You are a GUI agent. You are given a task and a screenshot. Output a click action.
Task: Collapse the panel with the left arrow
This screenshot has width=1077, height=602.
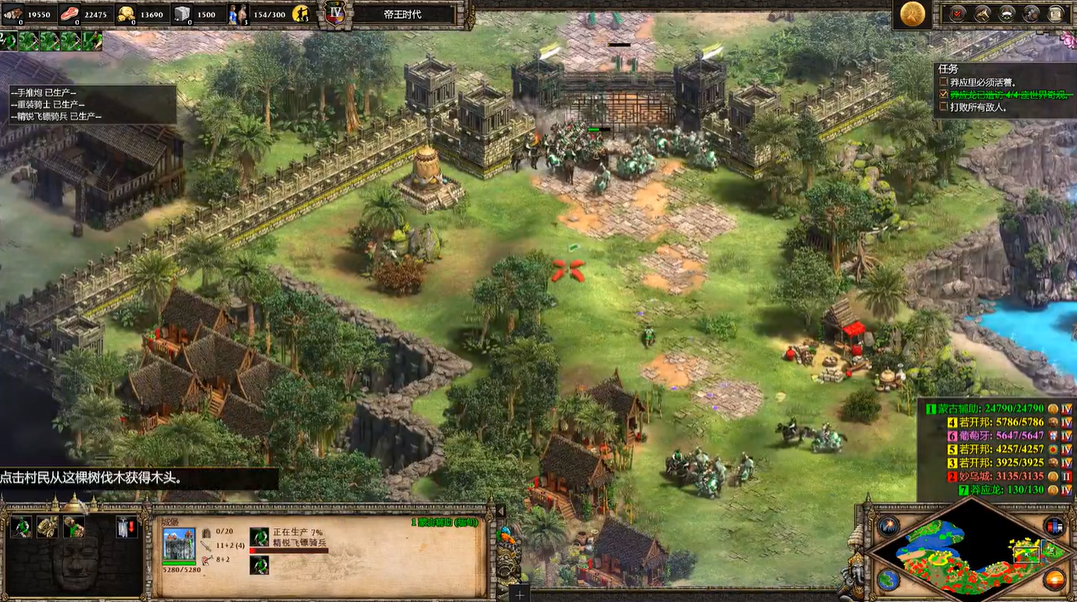pos(500,511)
